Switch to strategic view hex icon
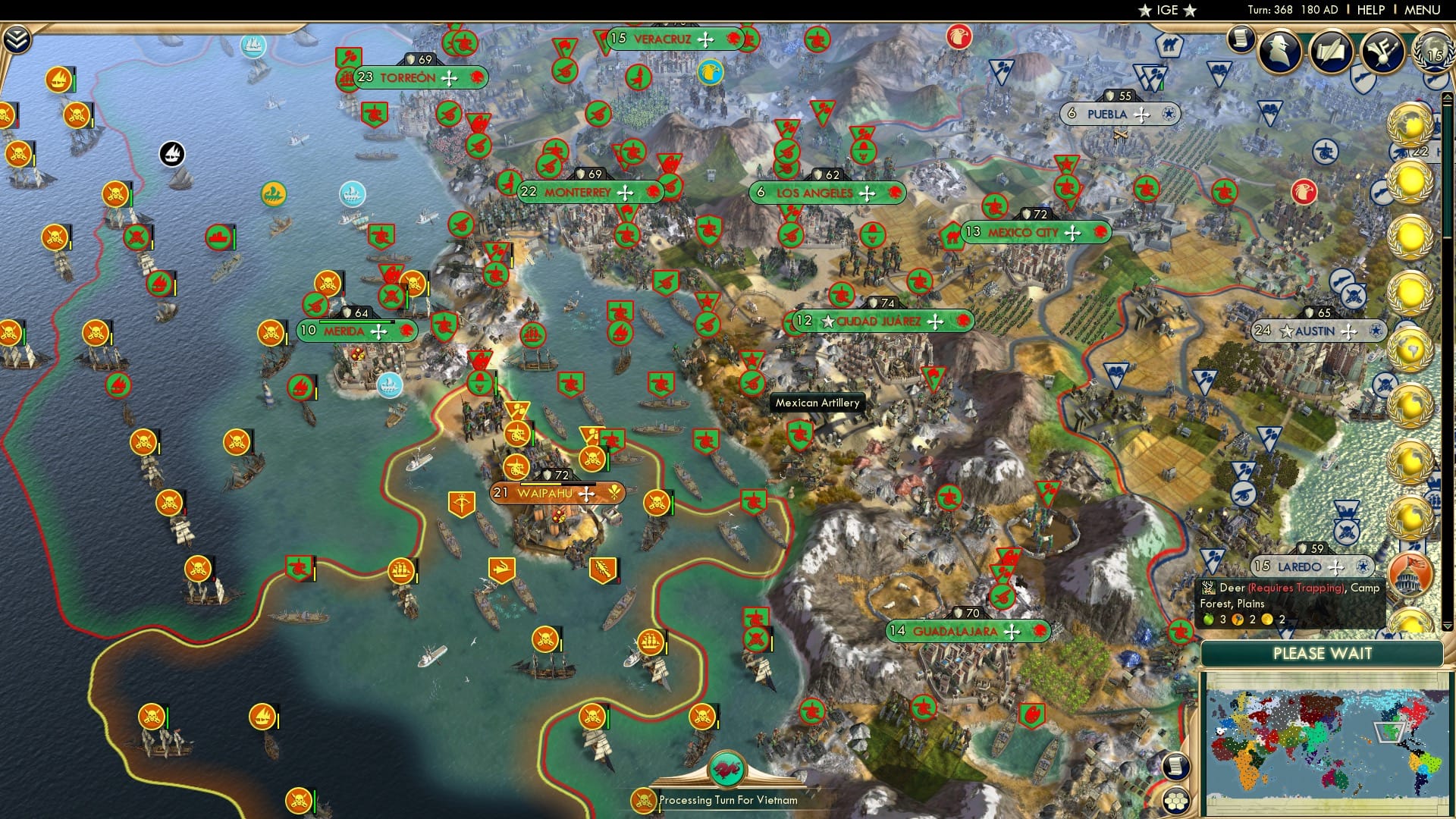 click(x=1176, y=802)
